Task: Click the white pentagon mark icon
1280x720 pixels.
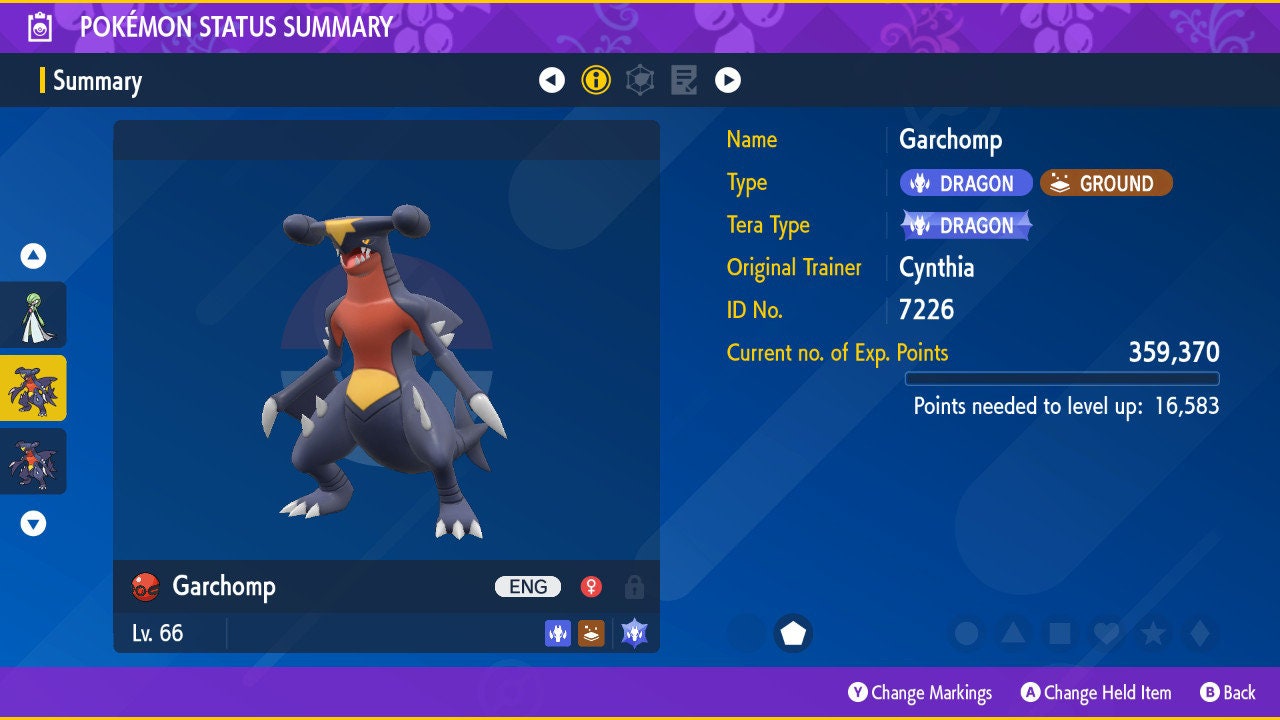Action: (x=793, y=633)
